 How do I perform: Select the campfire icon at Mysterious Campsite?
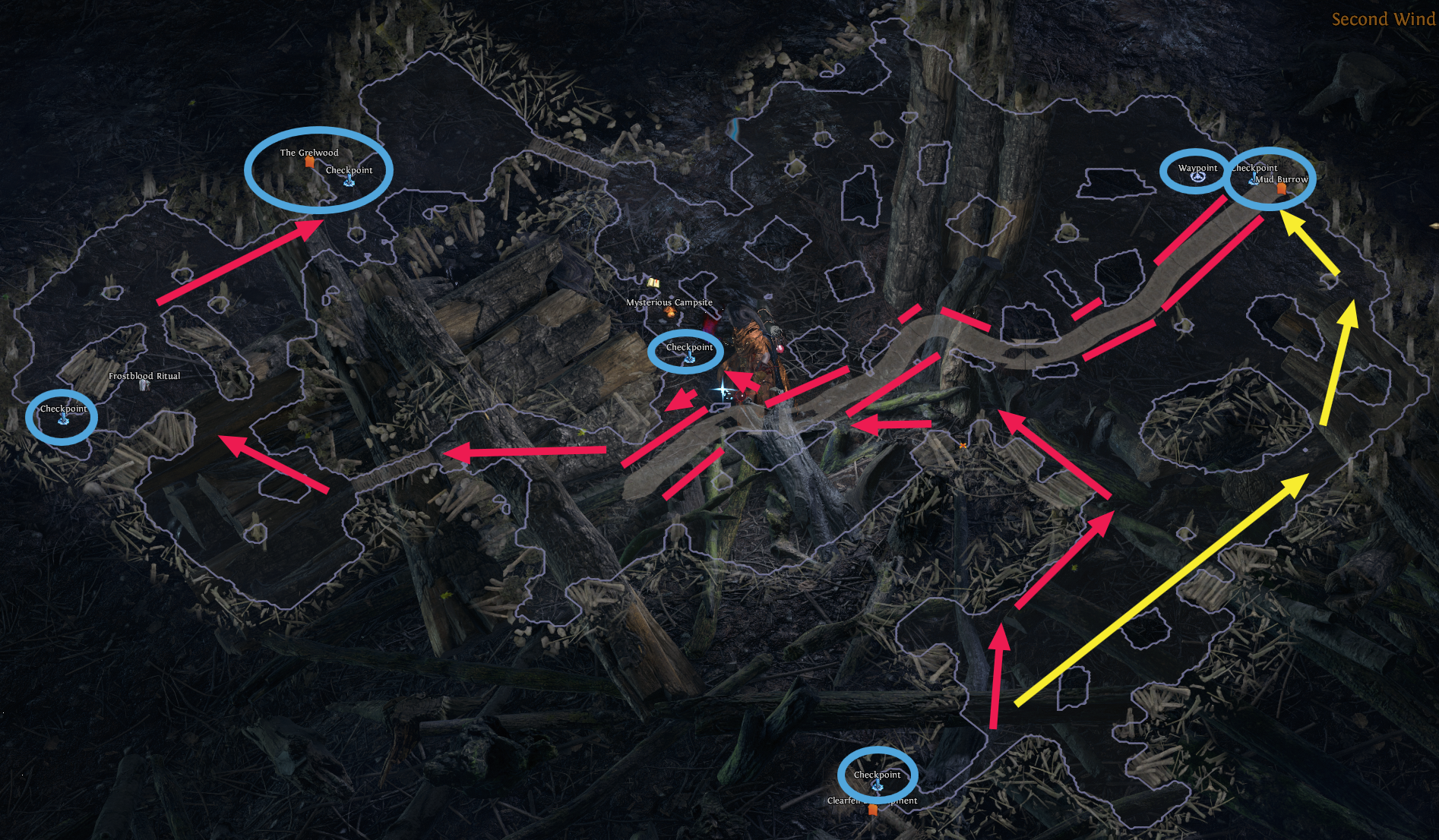pyautogui.click(x=671, y=314)
